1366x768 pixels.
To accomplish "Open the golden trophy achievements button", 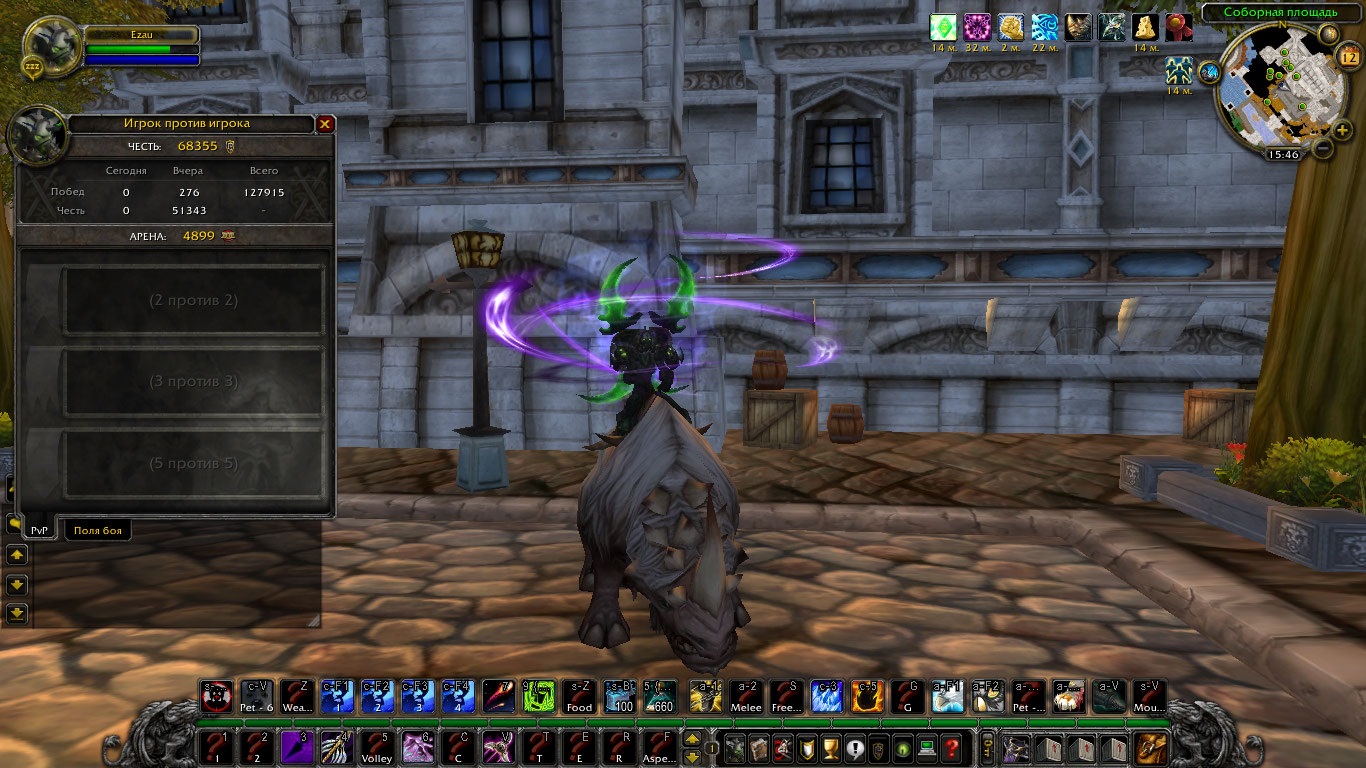I will (x=830, y=748).
